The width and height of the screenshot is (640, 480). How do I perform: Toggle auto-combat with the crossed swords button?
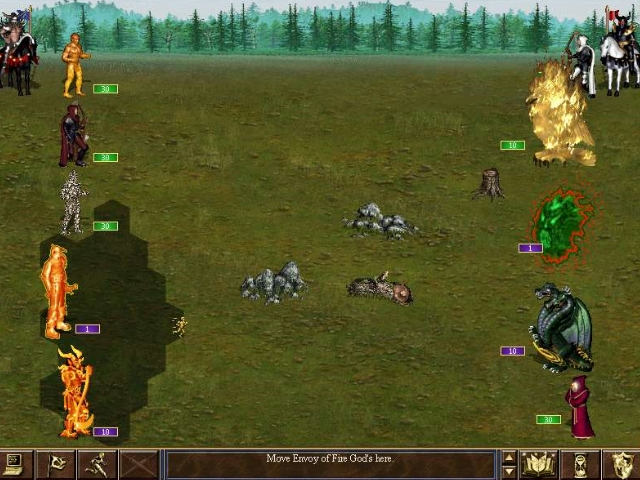(138, 464)
